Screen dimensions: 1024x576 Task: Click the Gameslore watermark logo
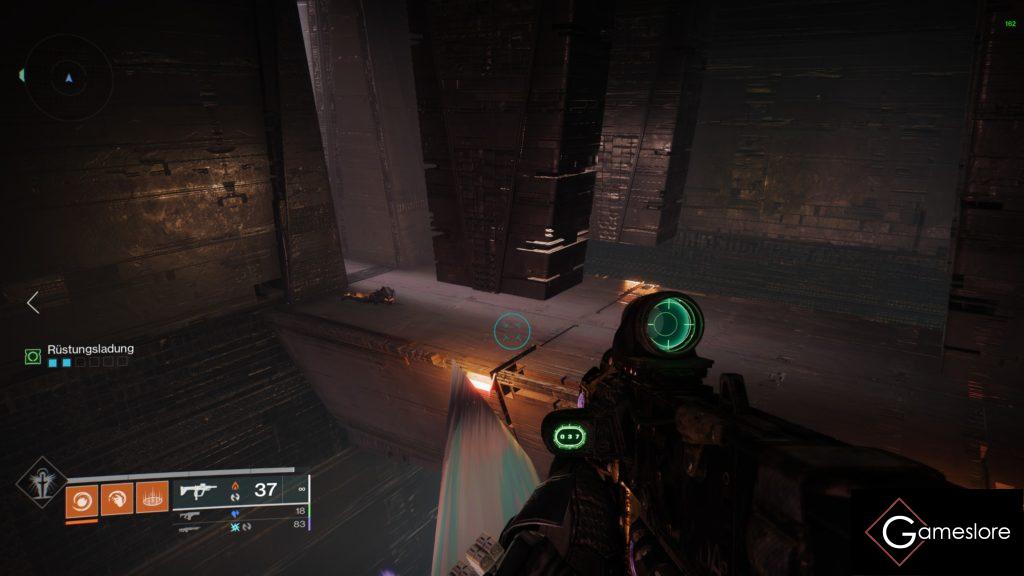pos(938,531)
